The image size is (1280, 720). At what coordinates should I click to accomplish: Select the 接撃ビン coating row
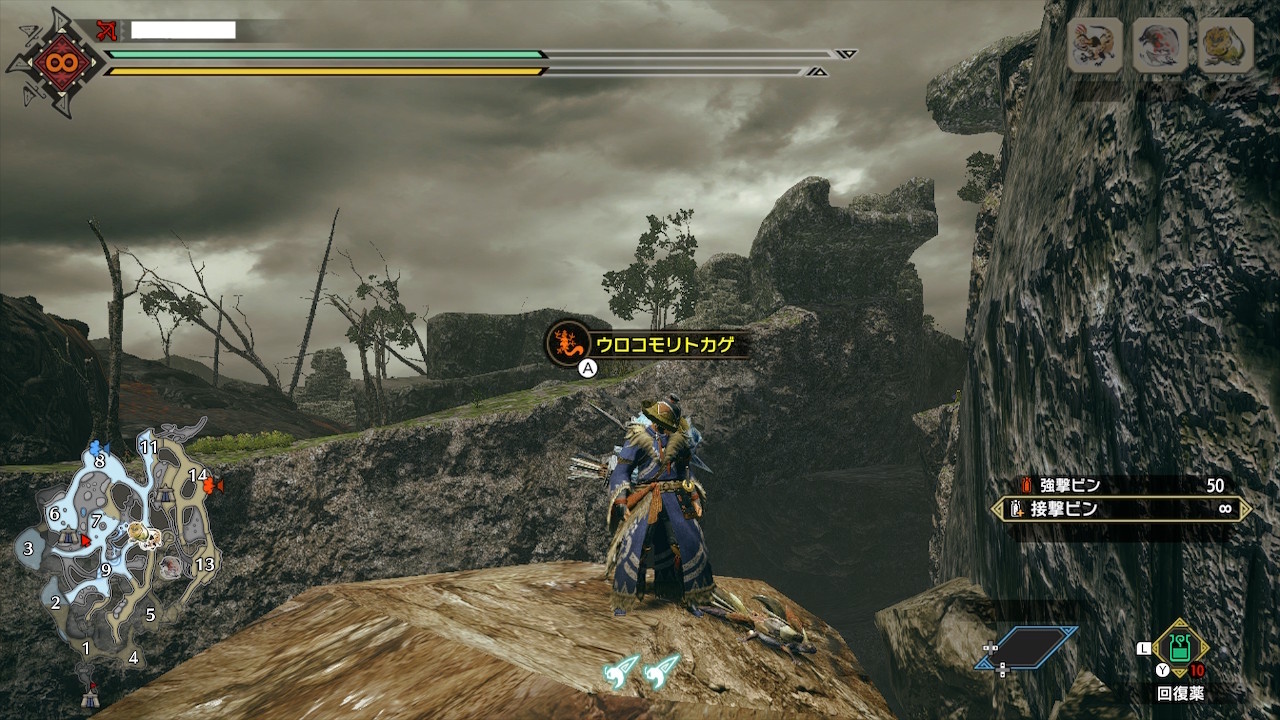[x=1122, y=509]
